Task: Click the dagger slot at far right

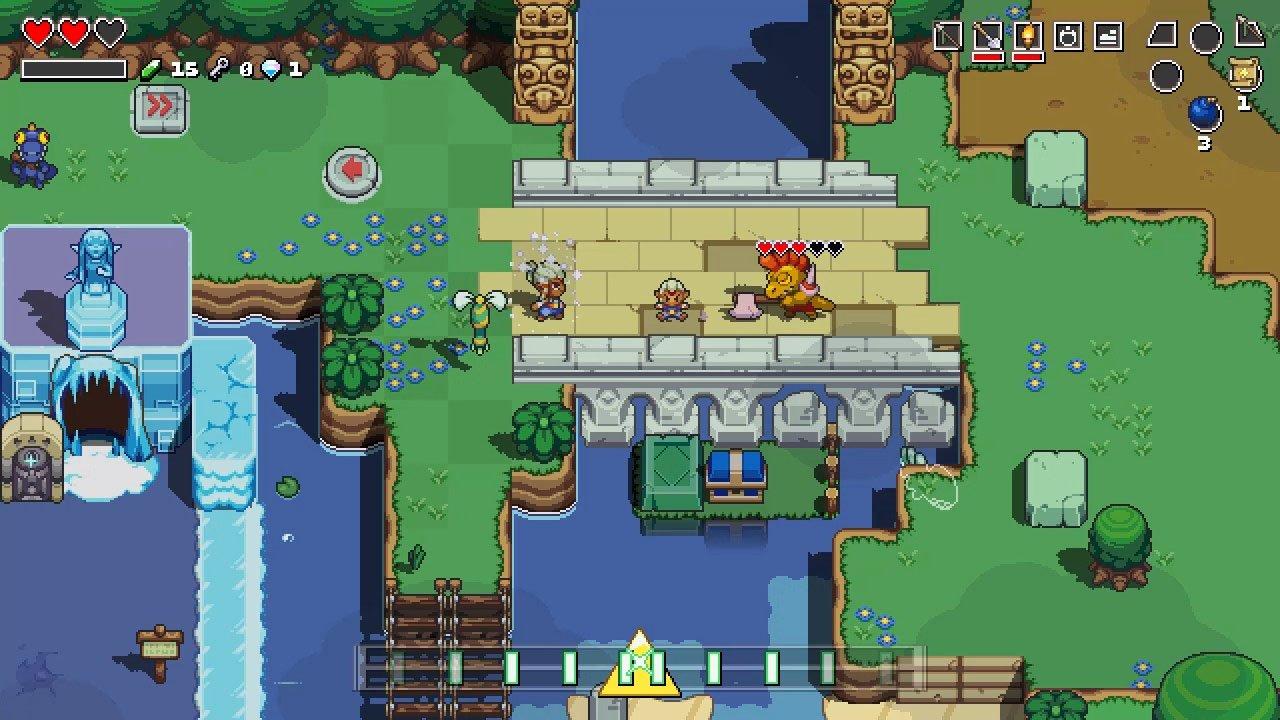Action: (1250, 35)
